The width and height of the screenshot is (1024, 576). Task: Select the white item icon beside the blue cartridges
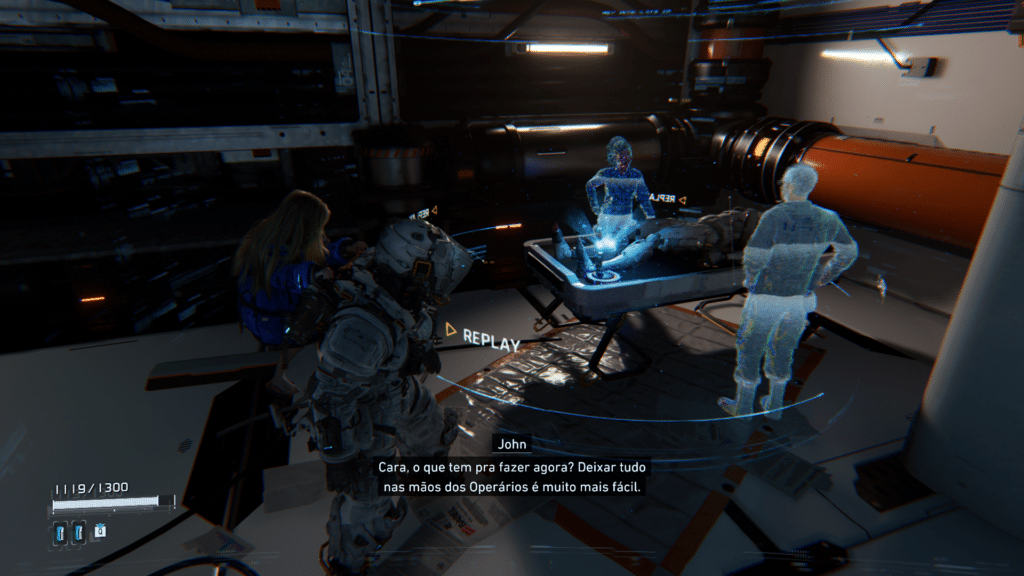(100, 532)
